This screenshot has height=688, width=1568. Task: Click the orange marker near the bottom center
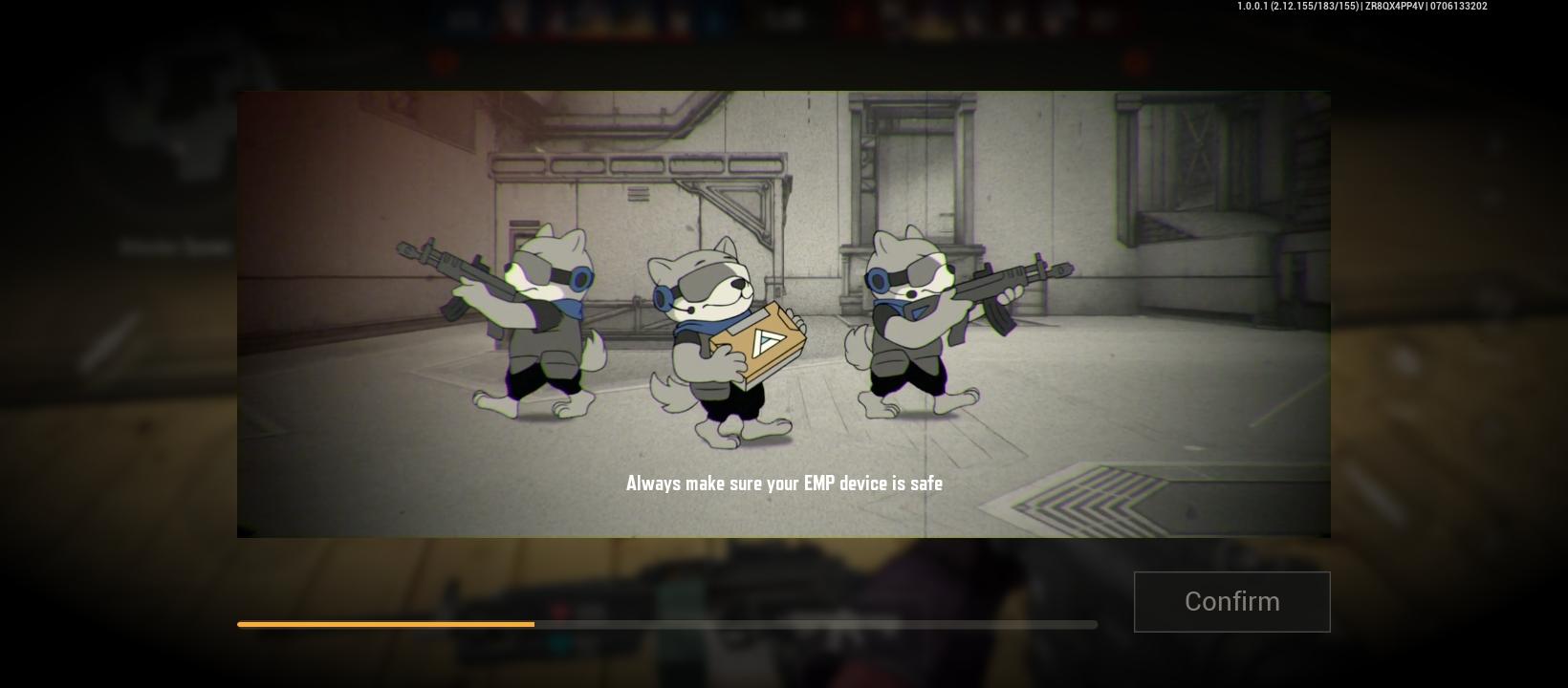533,624
